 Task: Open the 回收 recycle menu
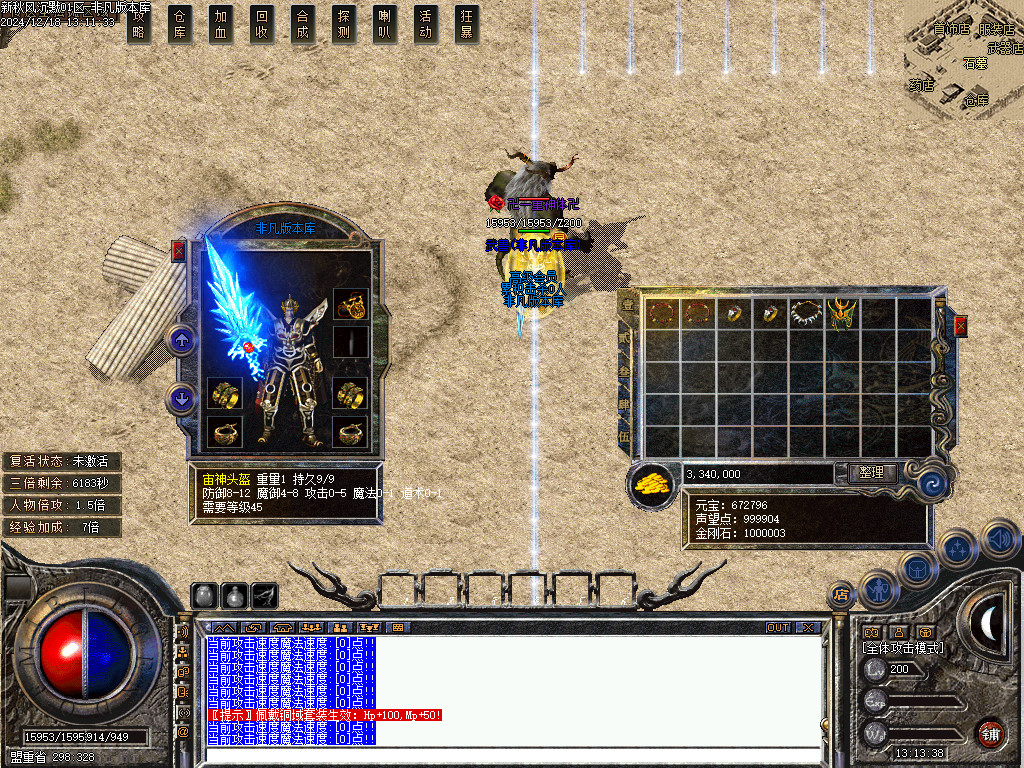(262, 24)
